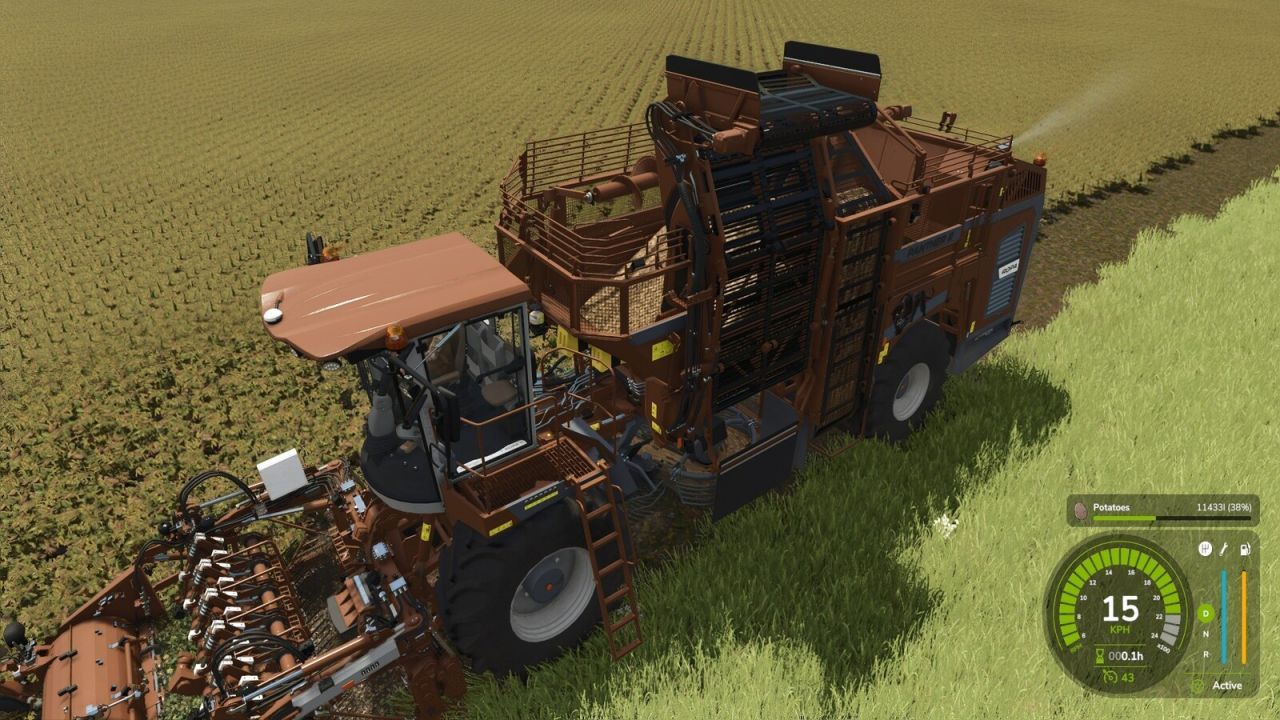This screenshot has height=720, width=1280.
Task: Click the 11433l (38%) capacity text
Action: [1223, 508]
